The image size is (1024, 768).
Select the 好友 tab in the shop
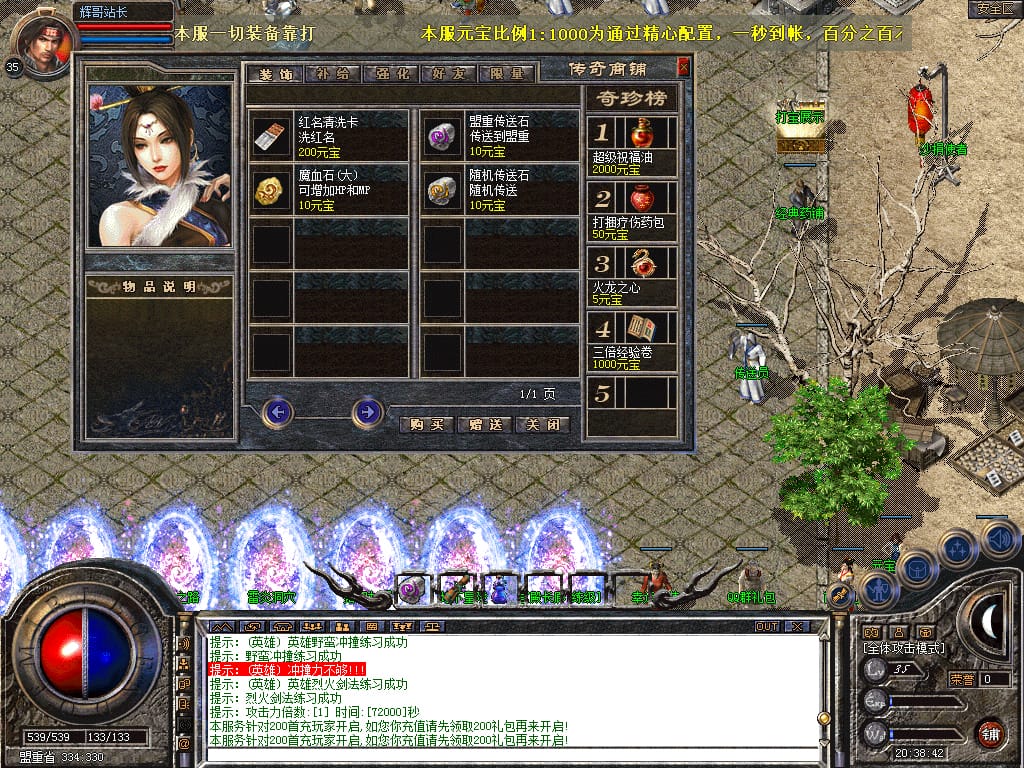tap(447, 74)
